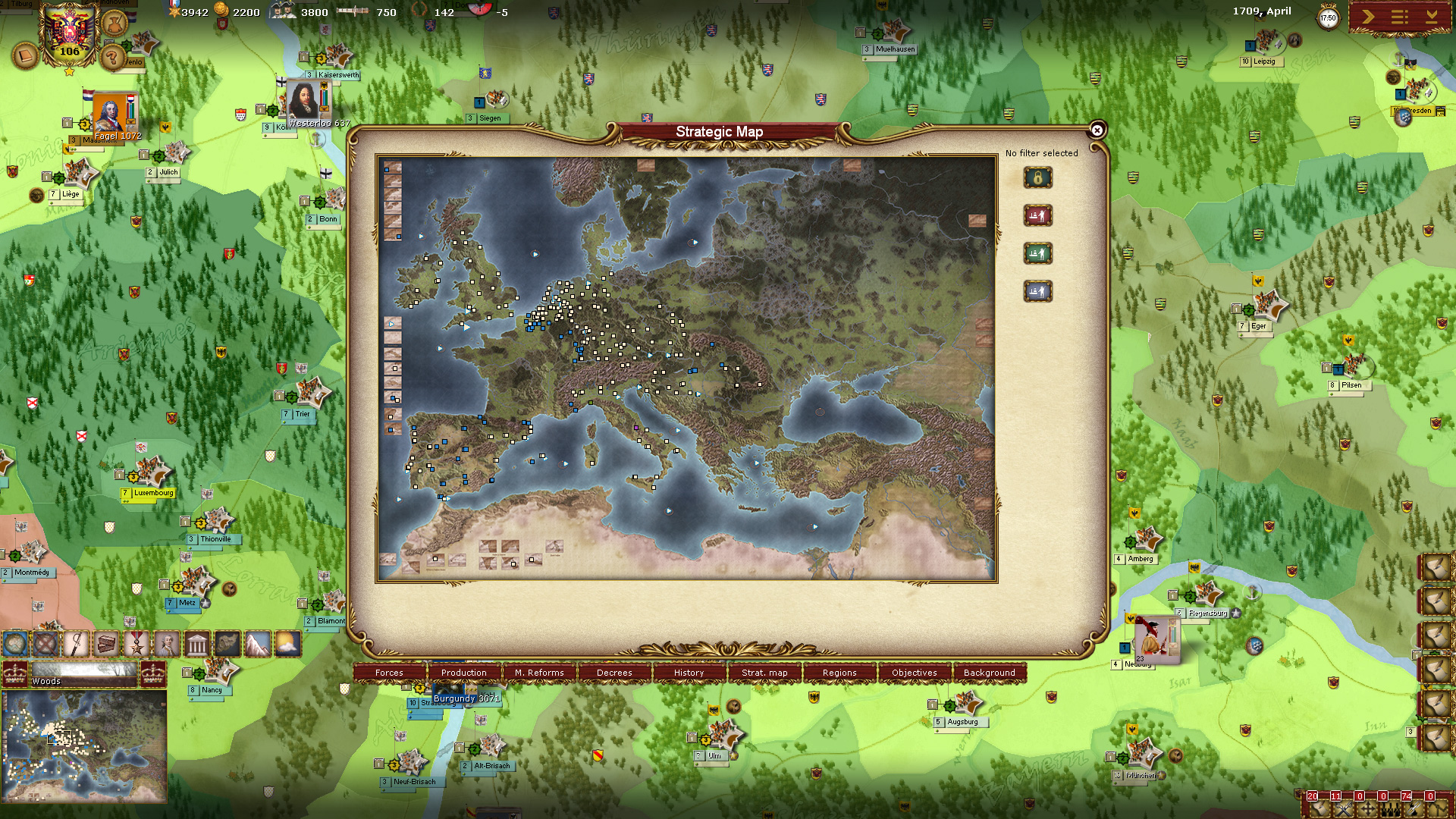Expand the orange chevron panel at top right
The image size is (1456, 819).
(x=1369, y=17)
